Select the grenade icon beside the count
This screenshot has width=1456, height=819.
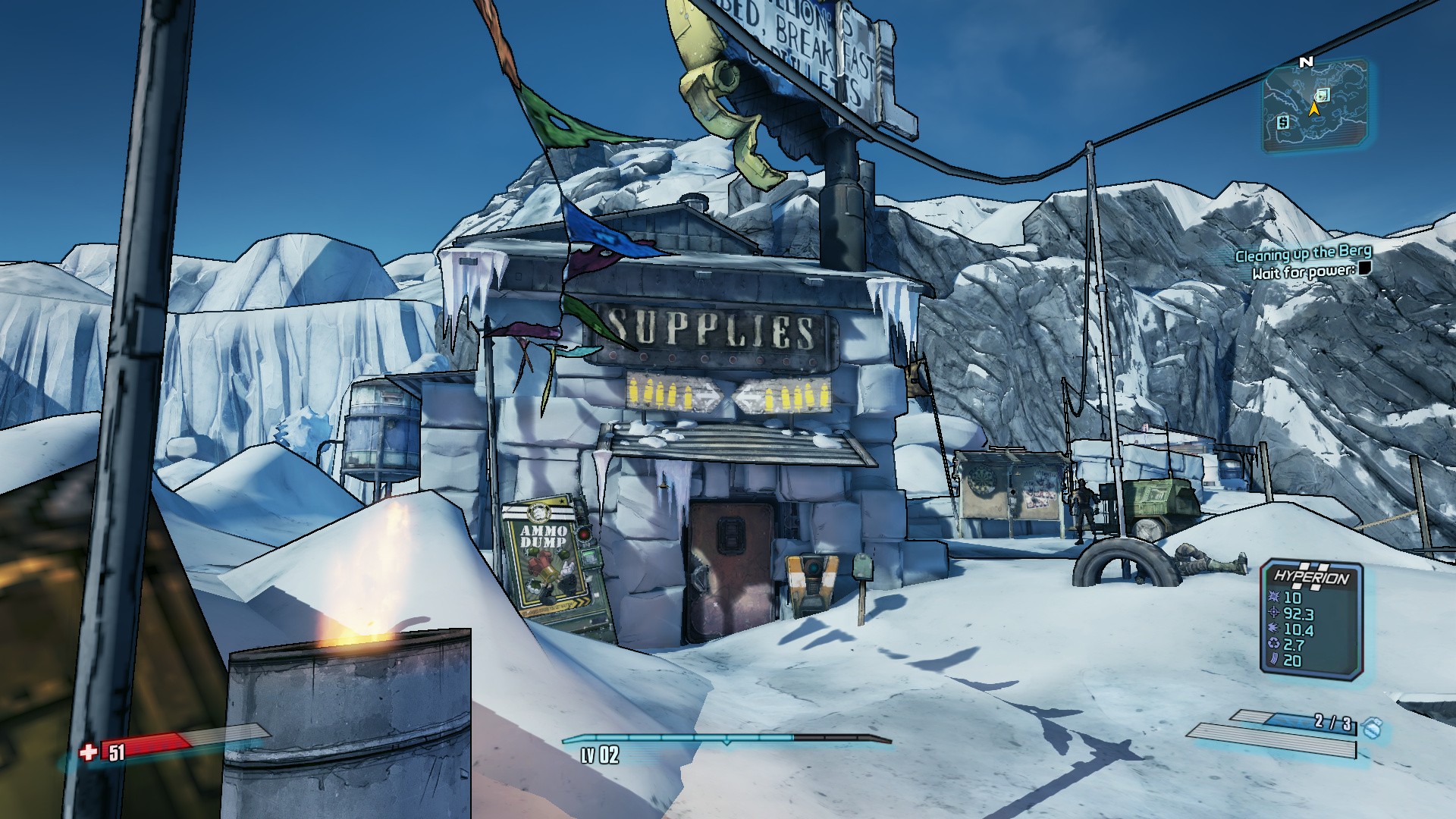point(1371,728)
